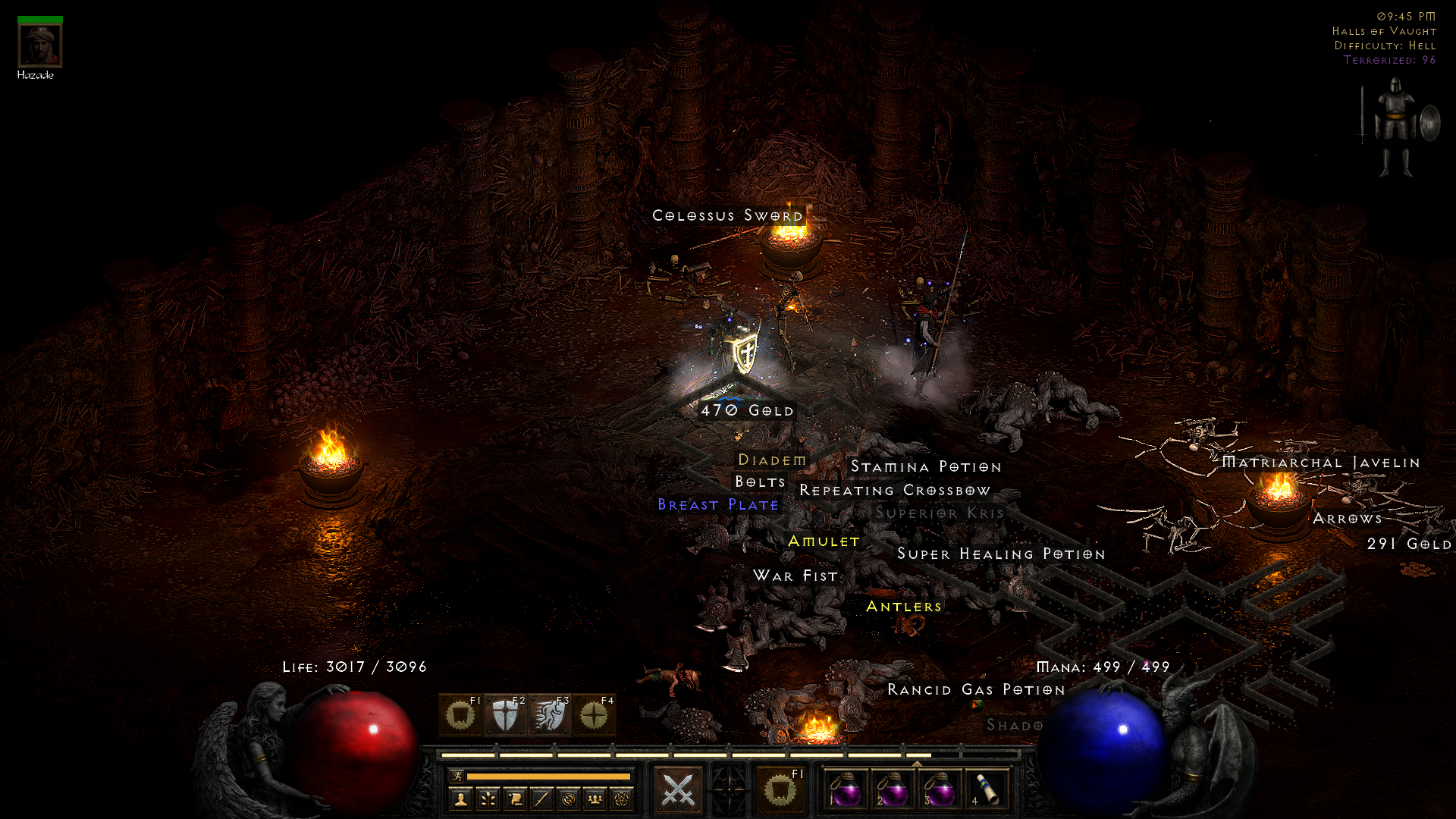Click the sword inventory icon in the mini panel

[541, 801]
